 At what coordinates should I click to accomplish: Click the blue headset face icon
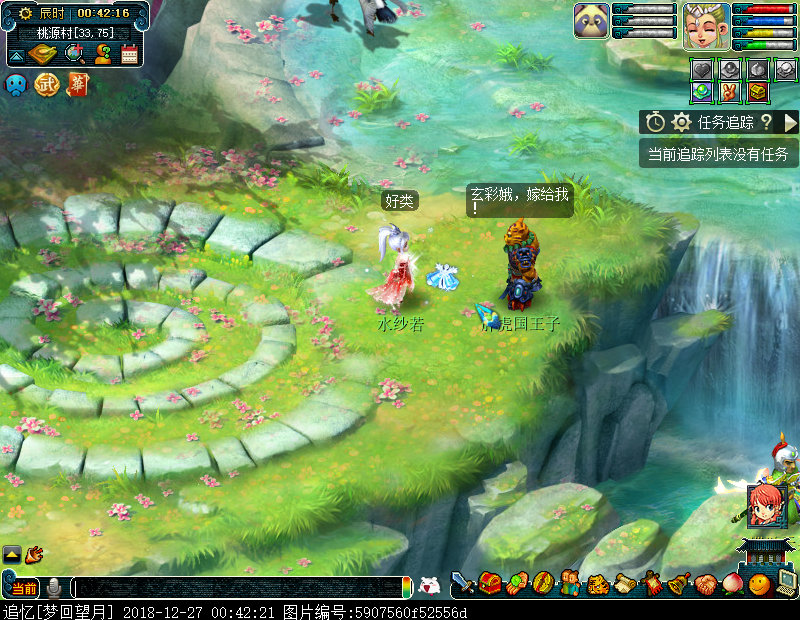click(17, 85)
